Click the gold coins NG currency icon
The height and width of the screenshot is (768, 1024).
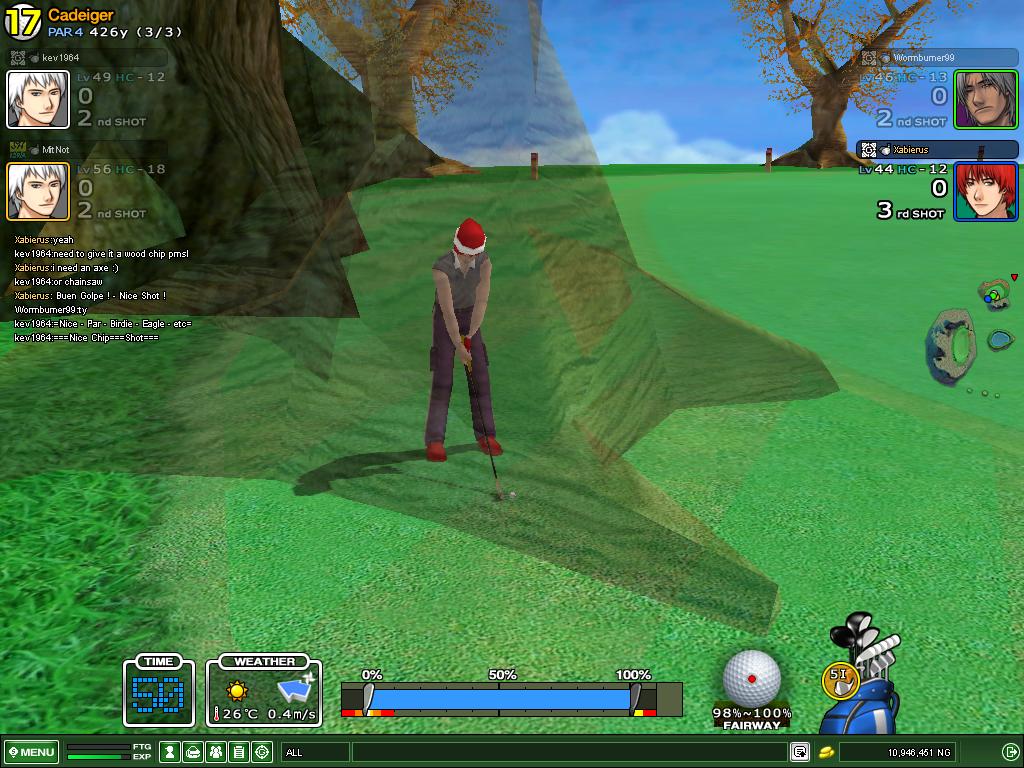pyautogui.click(x=827, y=752)
